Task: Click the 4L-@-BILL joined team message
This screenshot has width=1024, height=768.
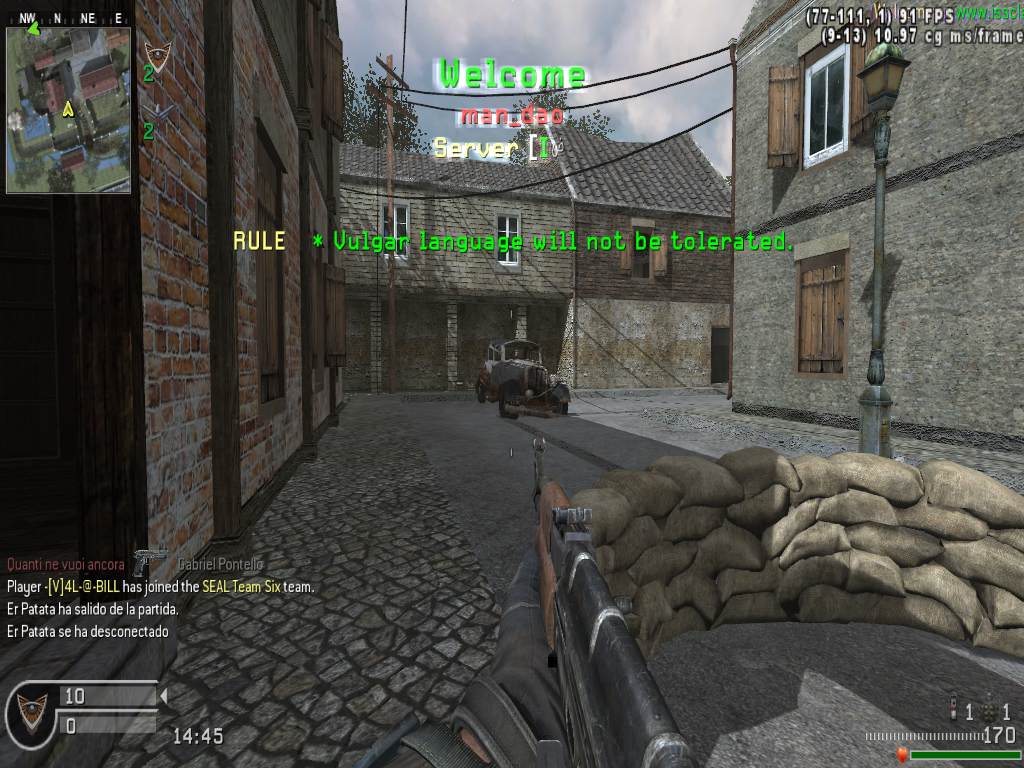Action: click(160, 587)
